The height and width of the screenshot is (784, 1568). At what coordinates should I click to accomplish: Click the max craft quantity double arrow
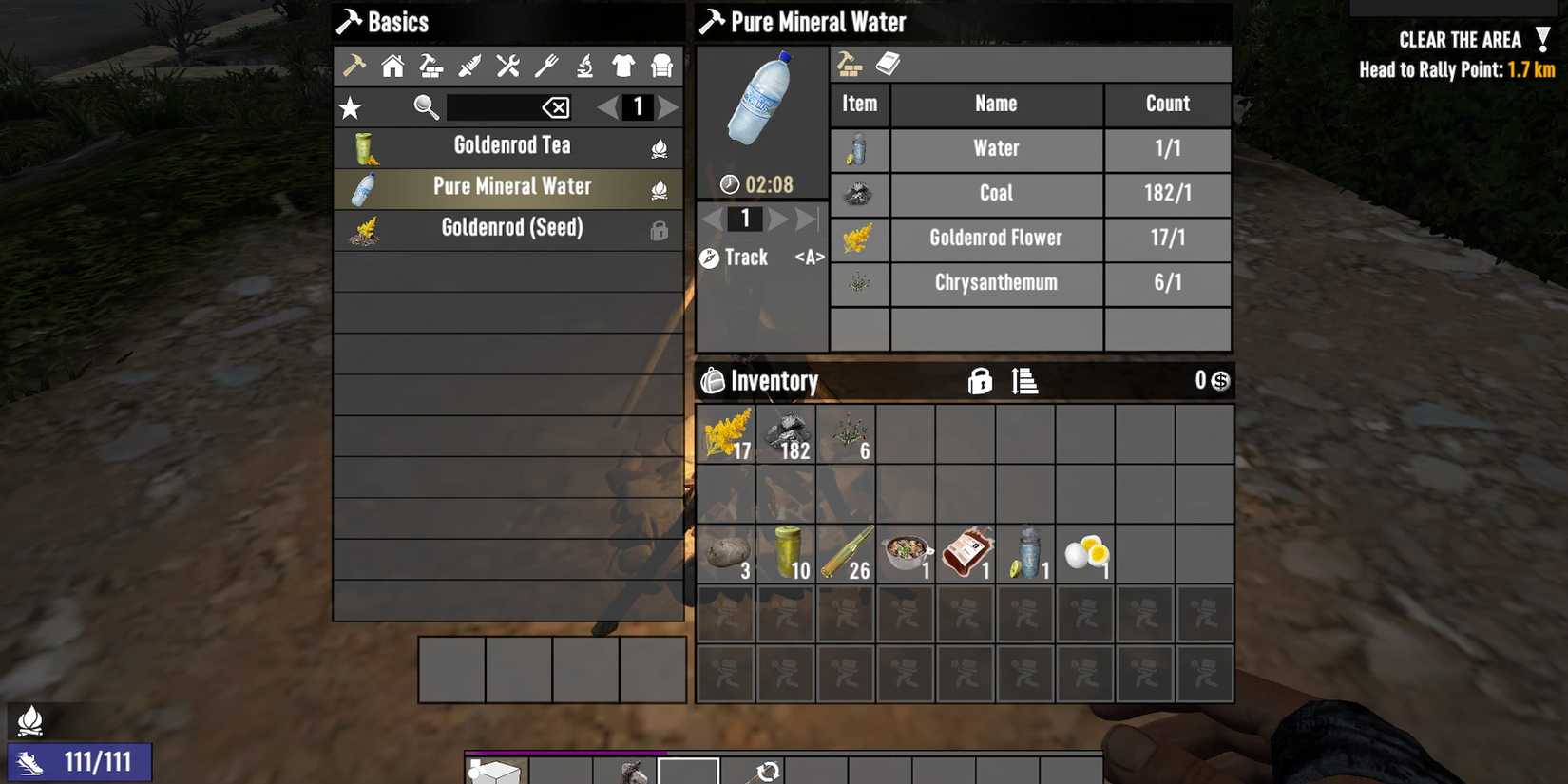click(806, 219)
